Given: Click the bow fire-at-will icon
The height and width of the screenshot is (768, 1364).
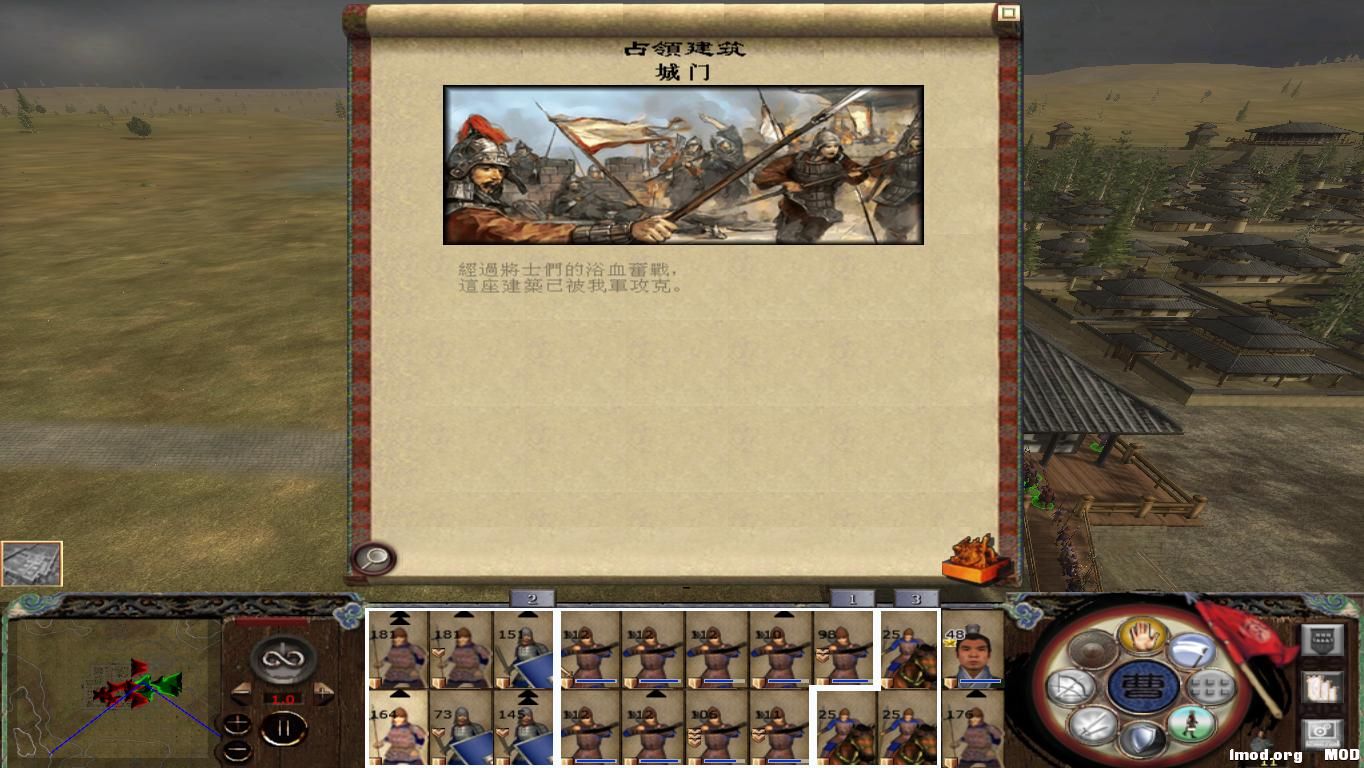Looking at the screenshot, I should (x=1072, y=685).
